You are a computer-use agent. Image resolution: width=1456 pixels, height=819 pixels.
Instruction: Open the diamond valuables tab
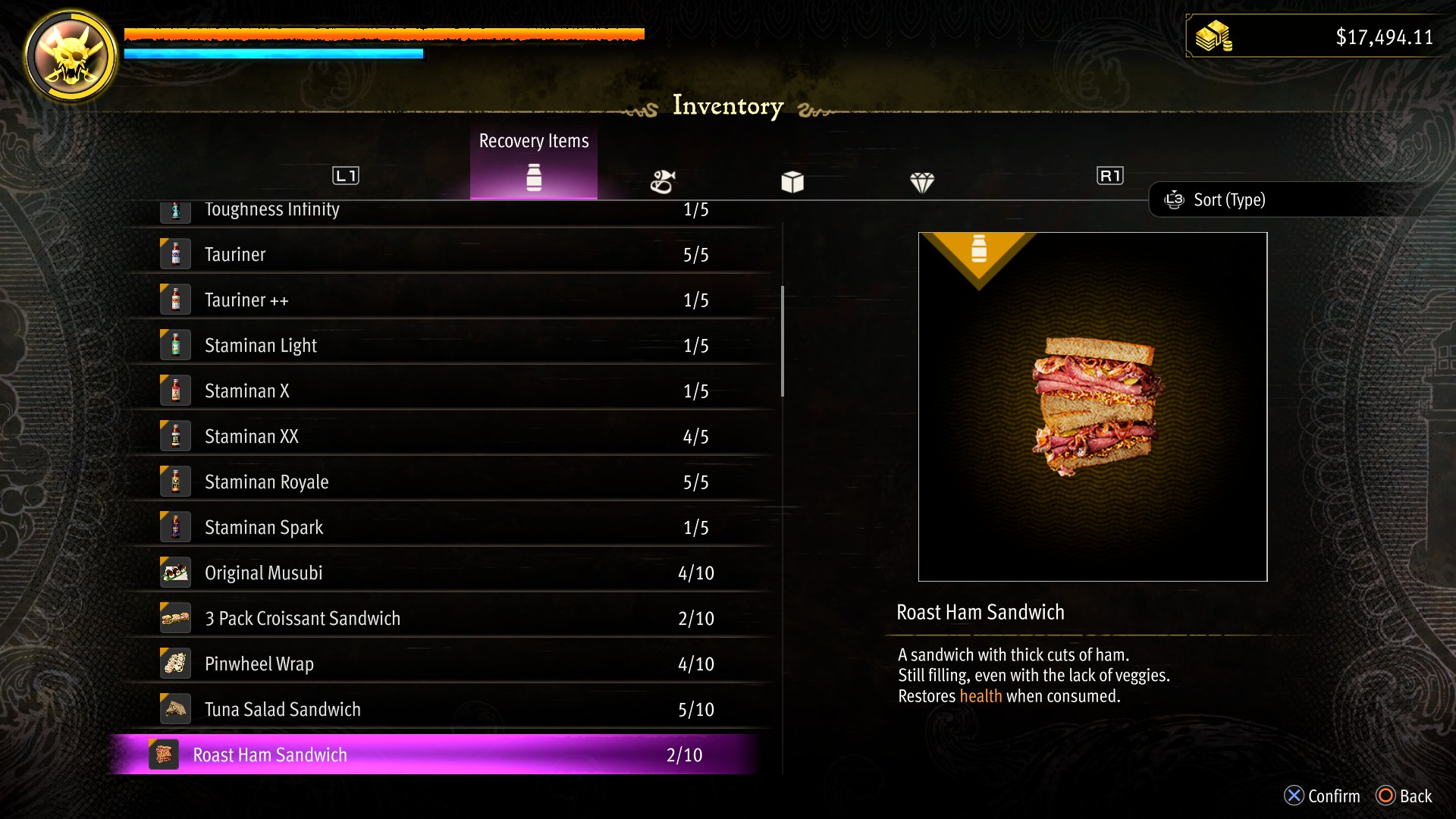click(x=922, y=182)
